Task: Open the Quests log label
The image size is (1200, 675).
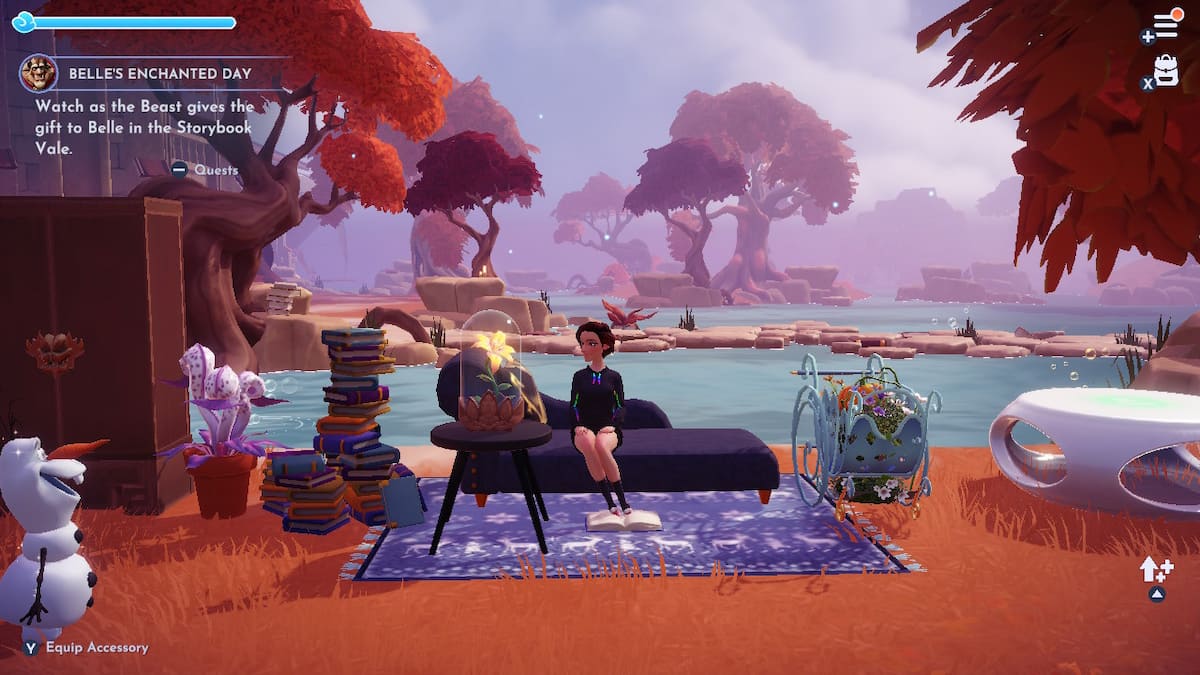Action: [x=215, y=170]
